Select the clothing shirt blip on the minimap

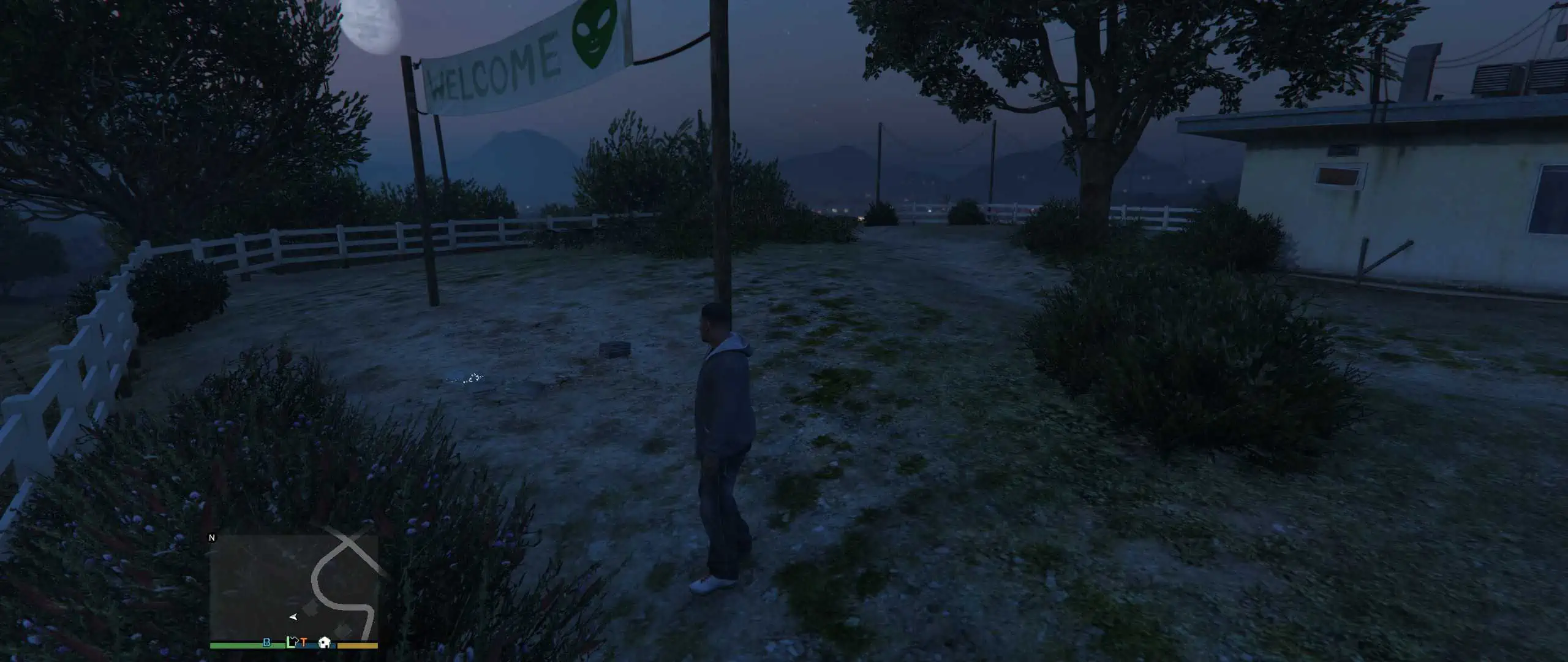pos(296,642)
